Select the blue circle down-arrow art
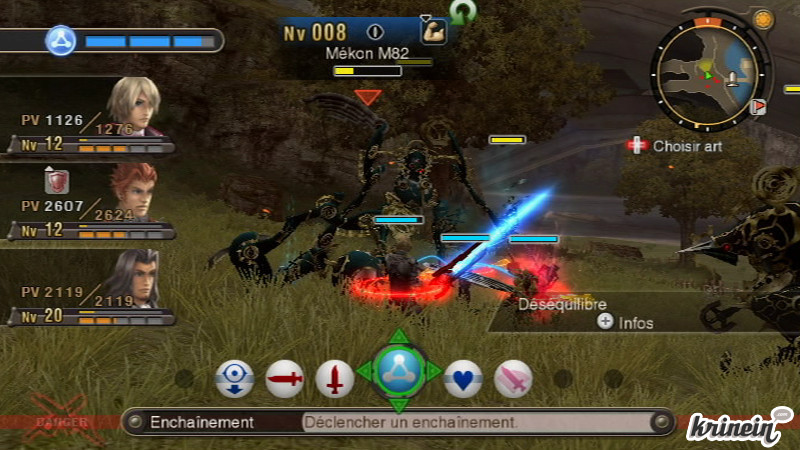Viewport: 800px width, 450px height. [234, 379]
